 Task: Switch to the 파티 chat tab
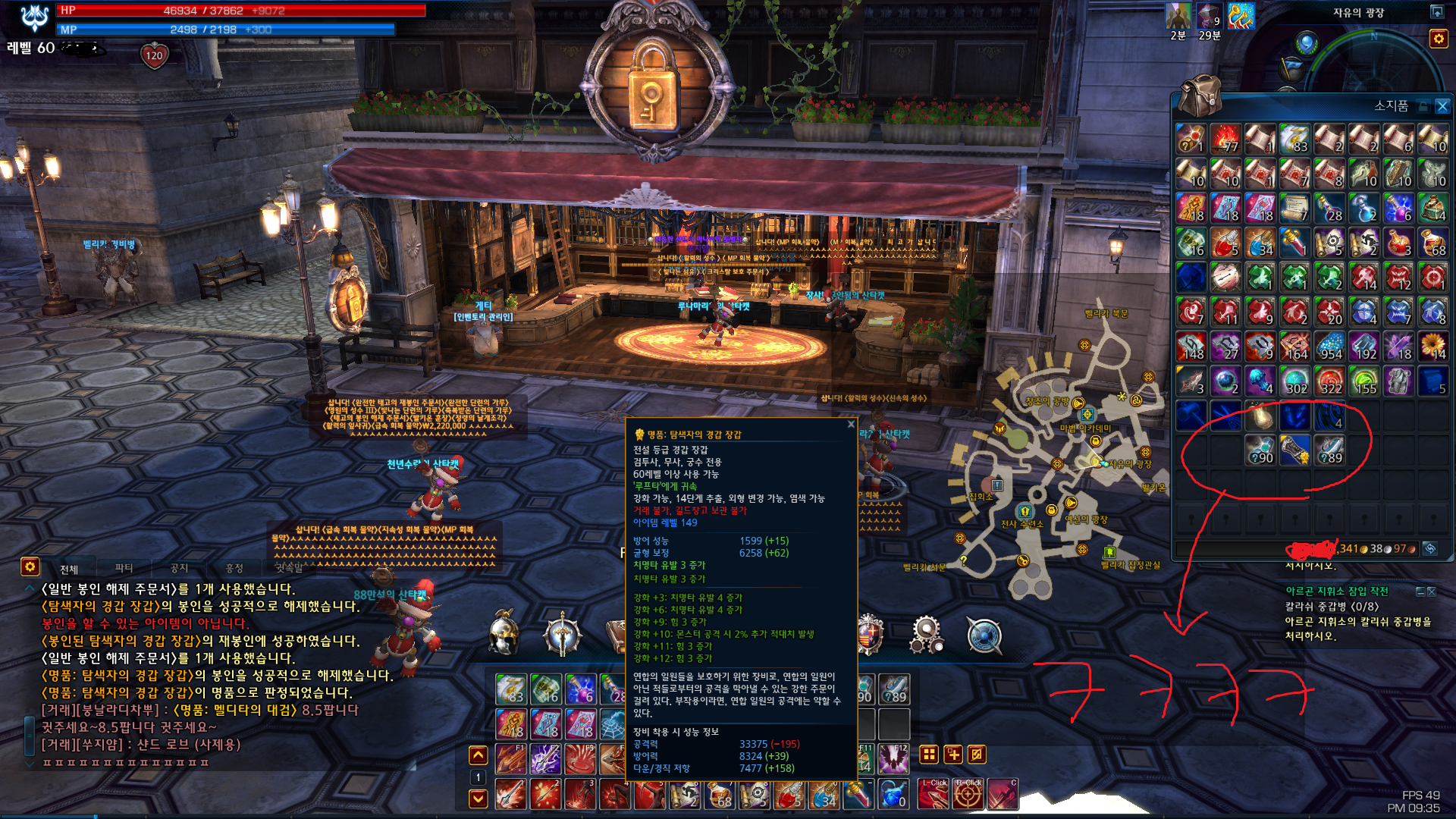(124, 568)
